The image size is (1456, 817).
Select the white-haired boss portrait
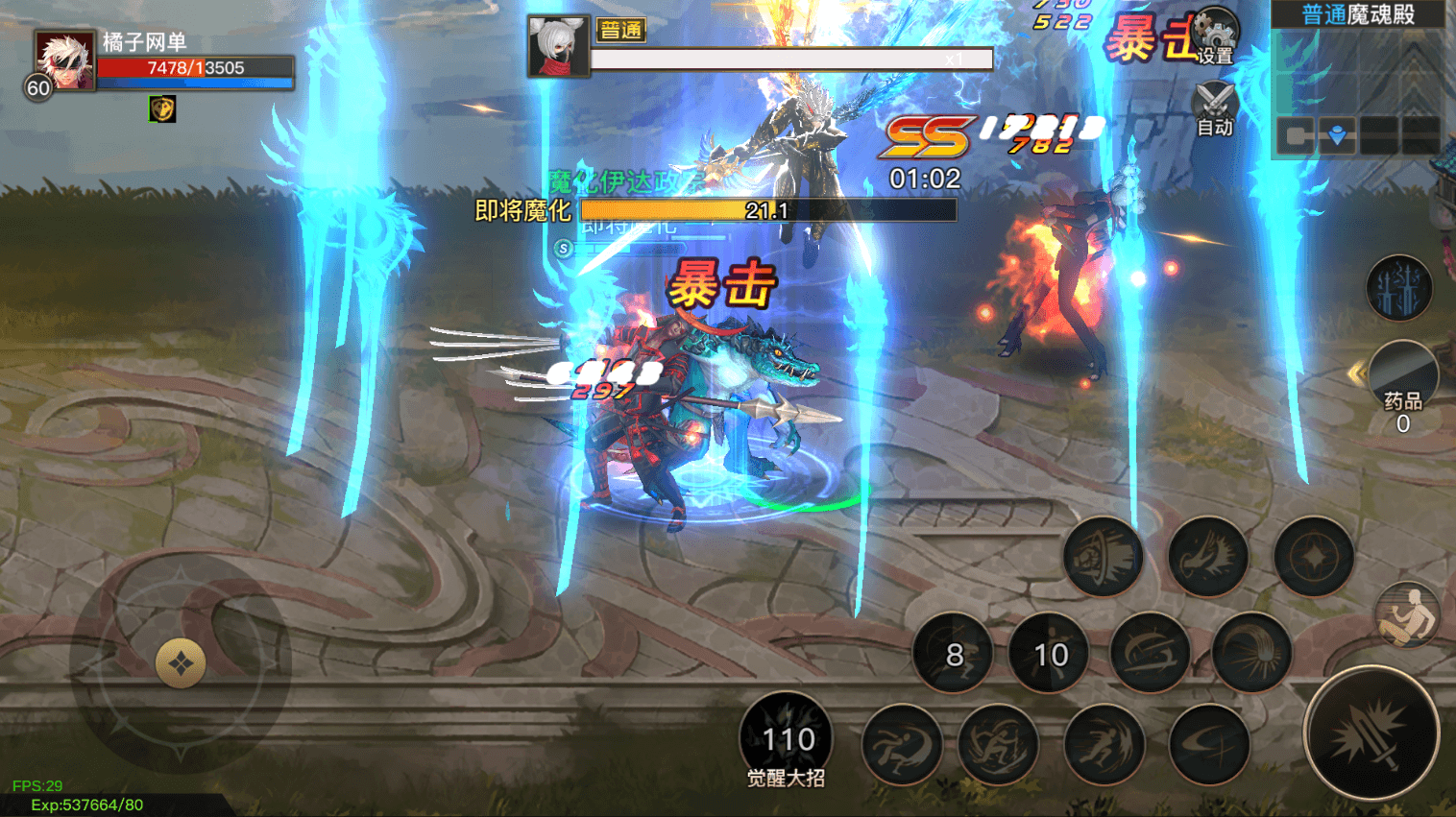click(x=558, y=46)
